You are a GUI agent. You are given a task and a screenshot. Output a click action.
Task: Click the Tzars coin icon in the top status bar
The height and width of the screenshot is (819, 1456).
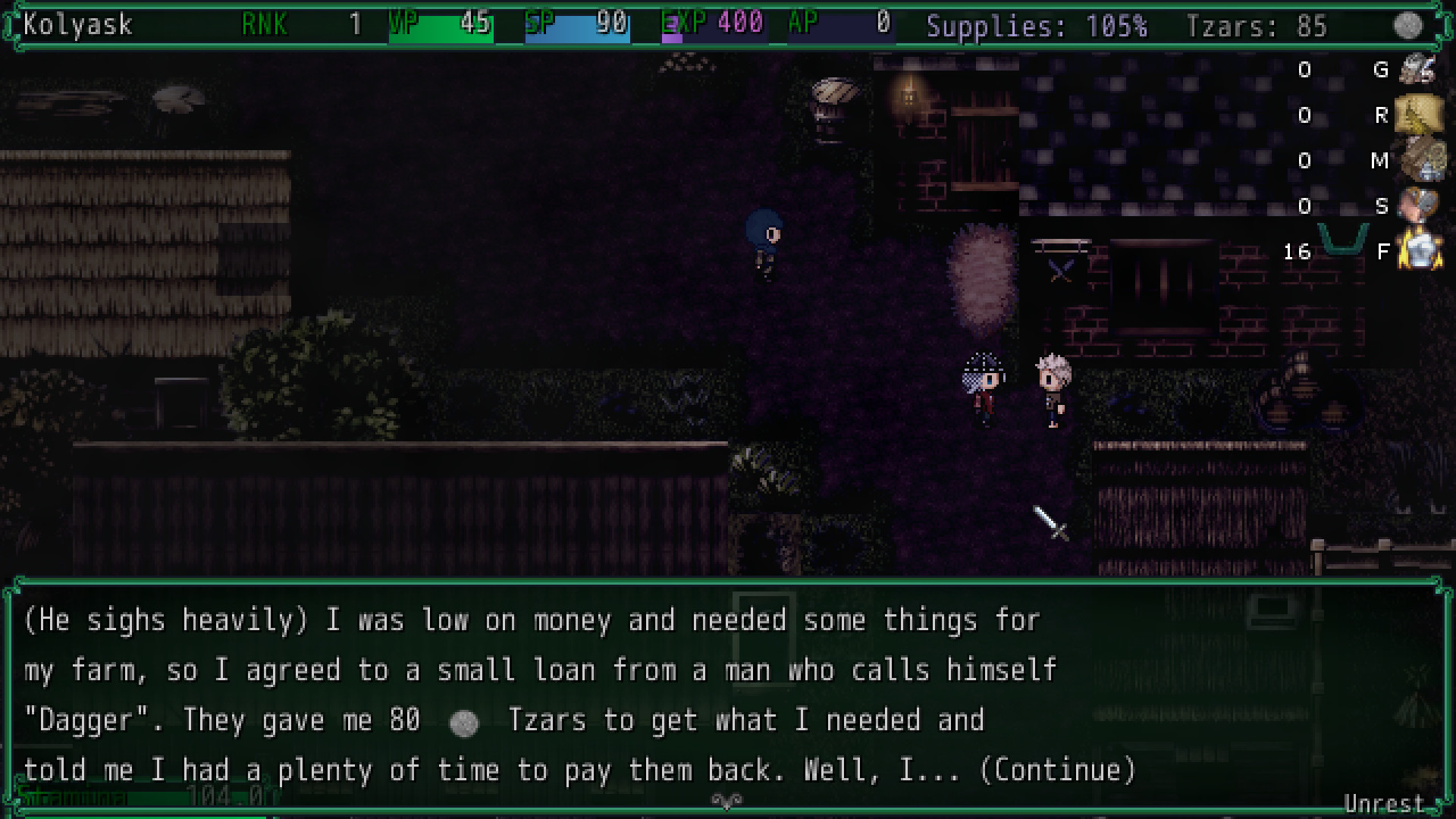(1409, 25)
